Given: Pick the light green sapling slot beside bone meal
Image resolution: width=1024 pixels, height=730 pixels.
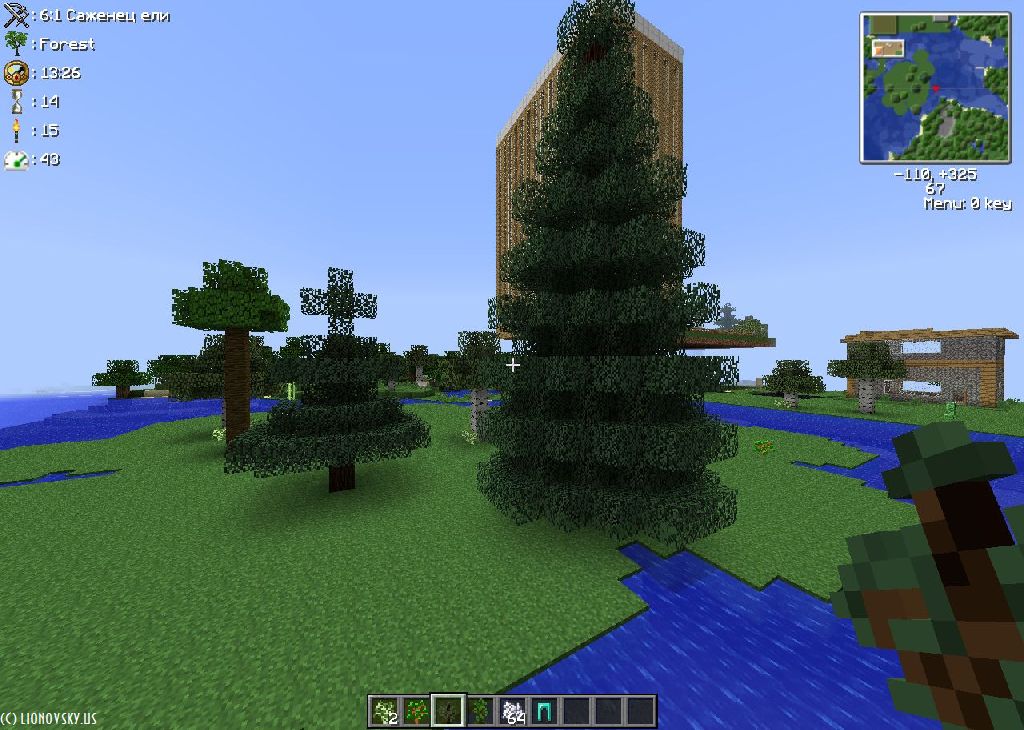Looking at the screenshot, I should 480,711.
